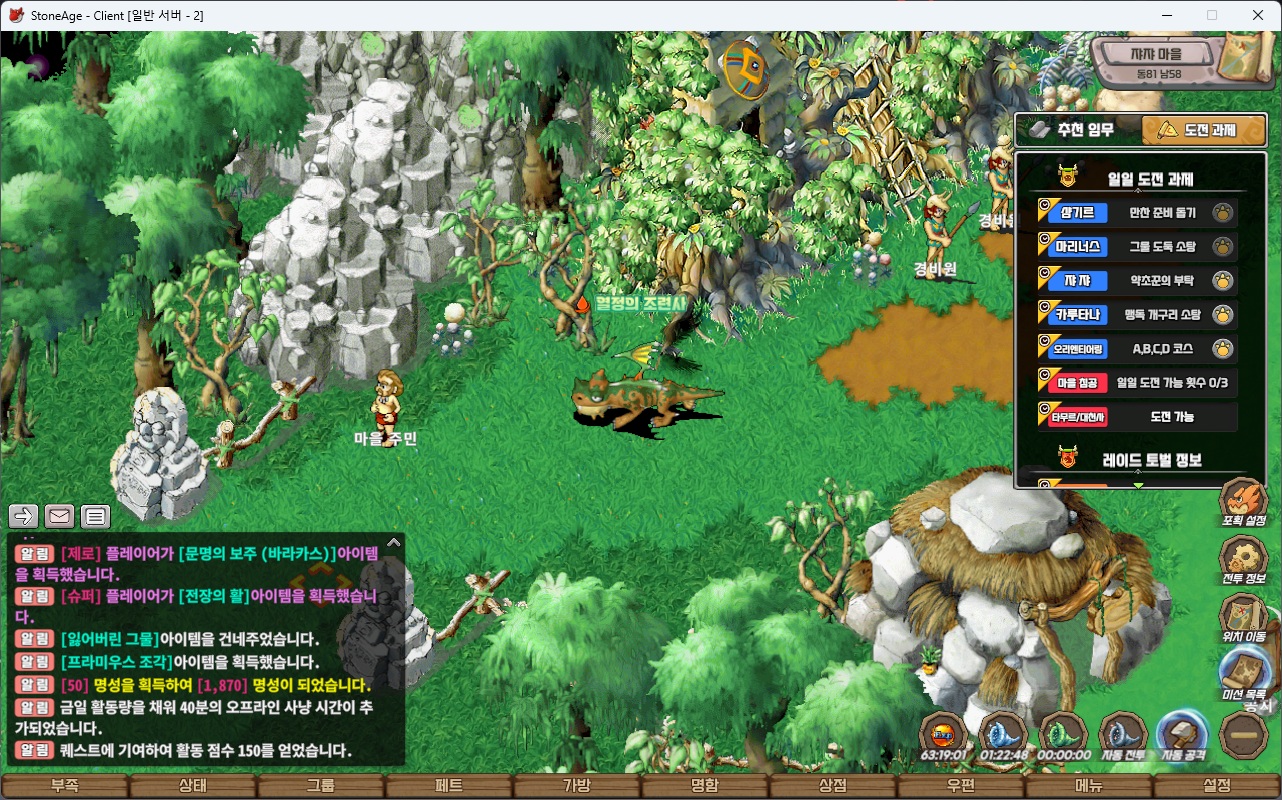Toggle the 자동 전투 auto-battle icon
This screenshot has width=1282, height=800.
pyautogui.click(x=1122, y=737)
